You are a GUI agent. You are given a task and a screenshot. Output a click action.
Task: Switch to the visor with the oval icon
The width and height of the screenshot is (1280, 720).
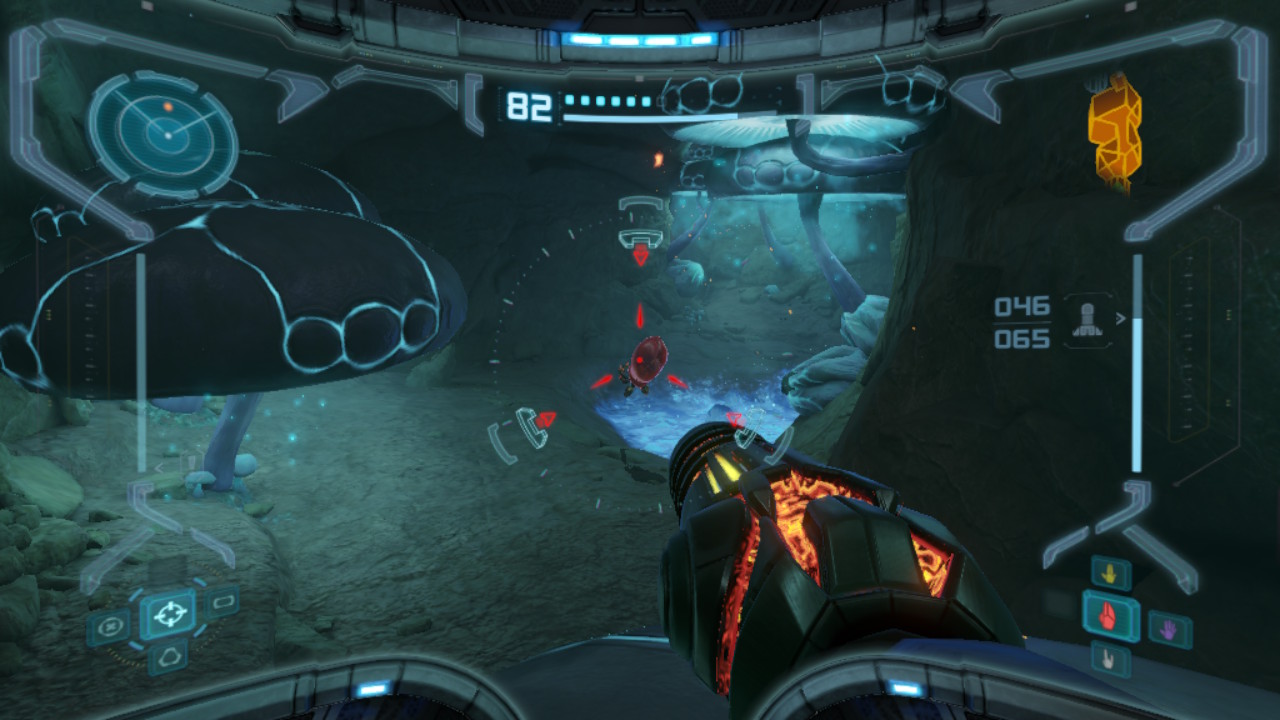coord(109,628)
